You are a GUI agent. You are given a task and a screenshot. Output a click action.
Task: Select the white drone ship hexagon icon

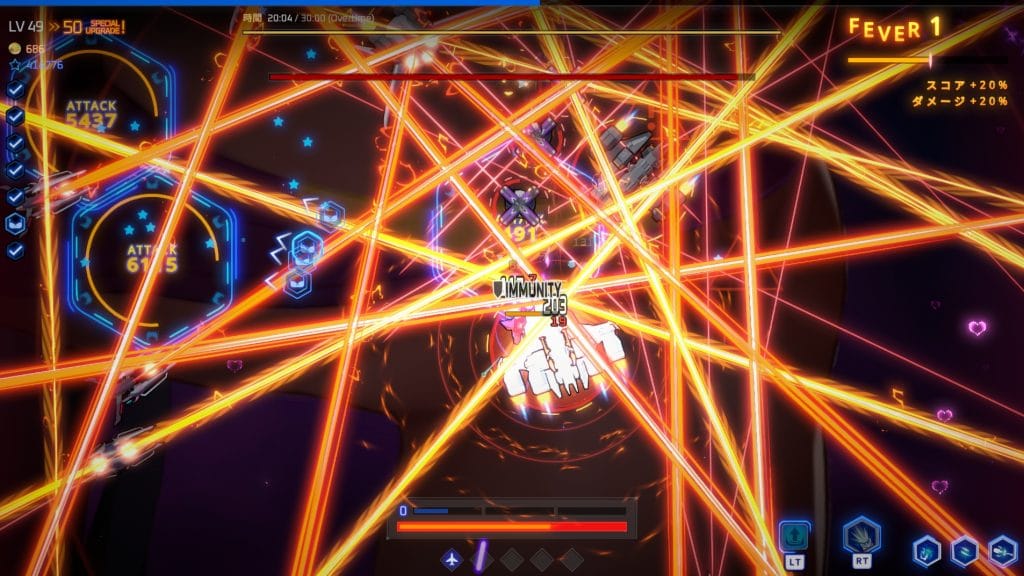tap(1002, 551)
